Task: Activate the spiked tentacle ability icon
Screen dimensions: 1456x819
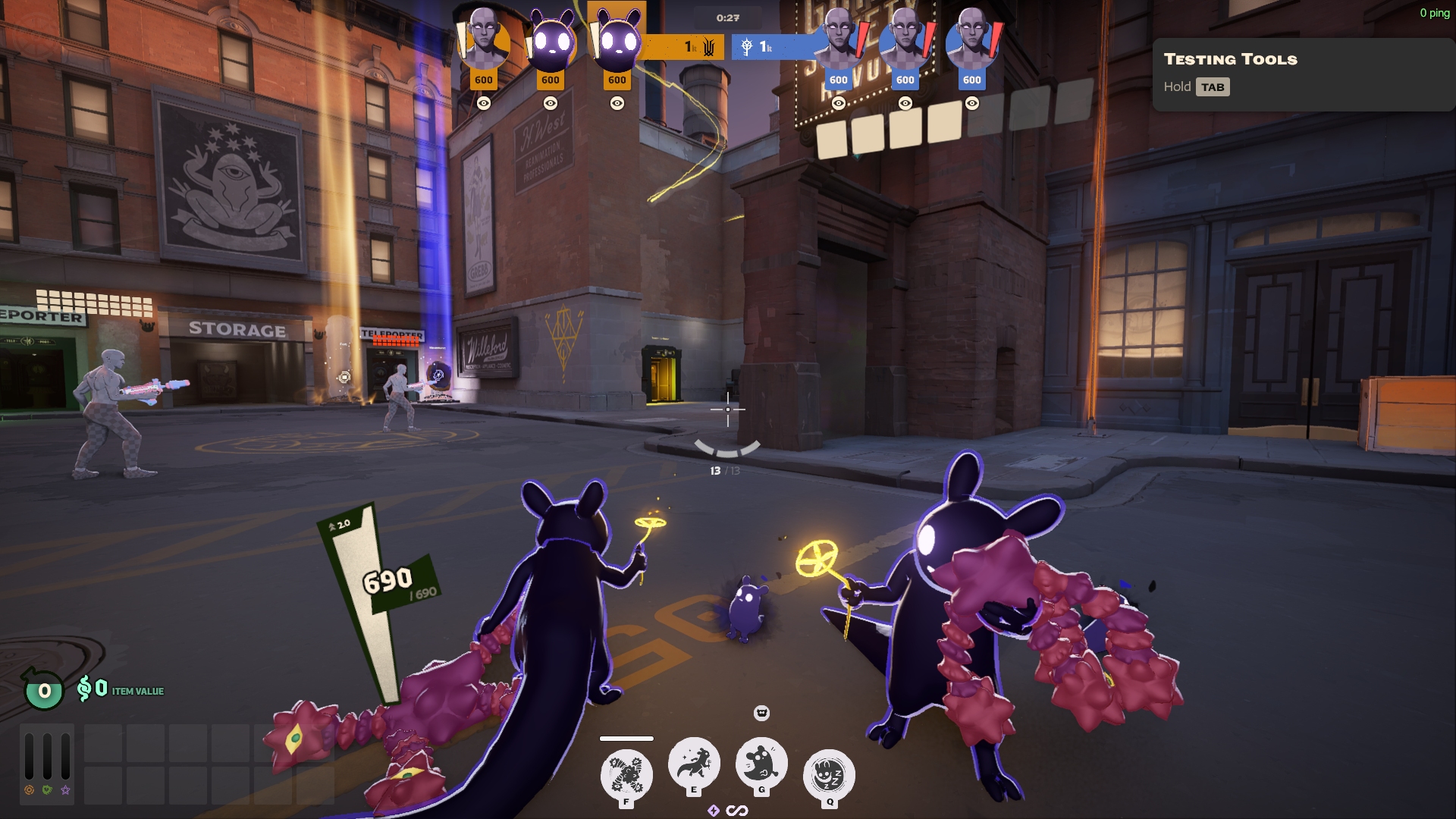Action: coord(626,774)
